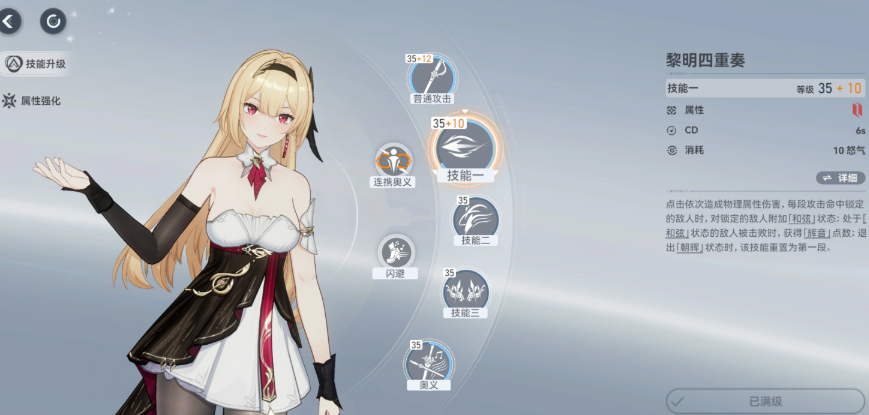
Task: Choose the 闪避 dodge skill icon
Action: point(395,251)
